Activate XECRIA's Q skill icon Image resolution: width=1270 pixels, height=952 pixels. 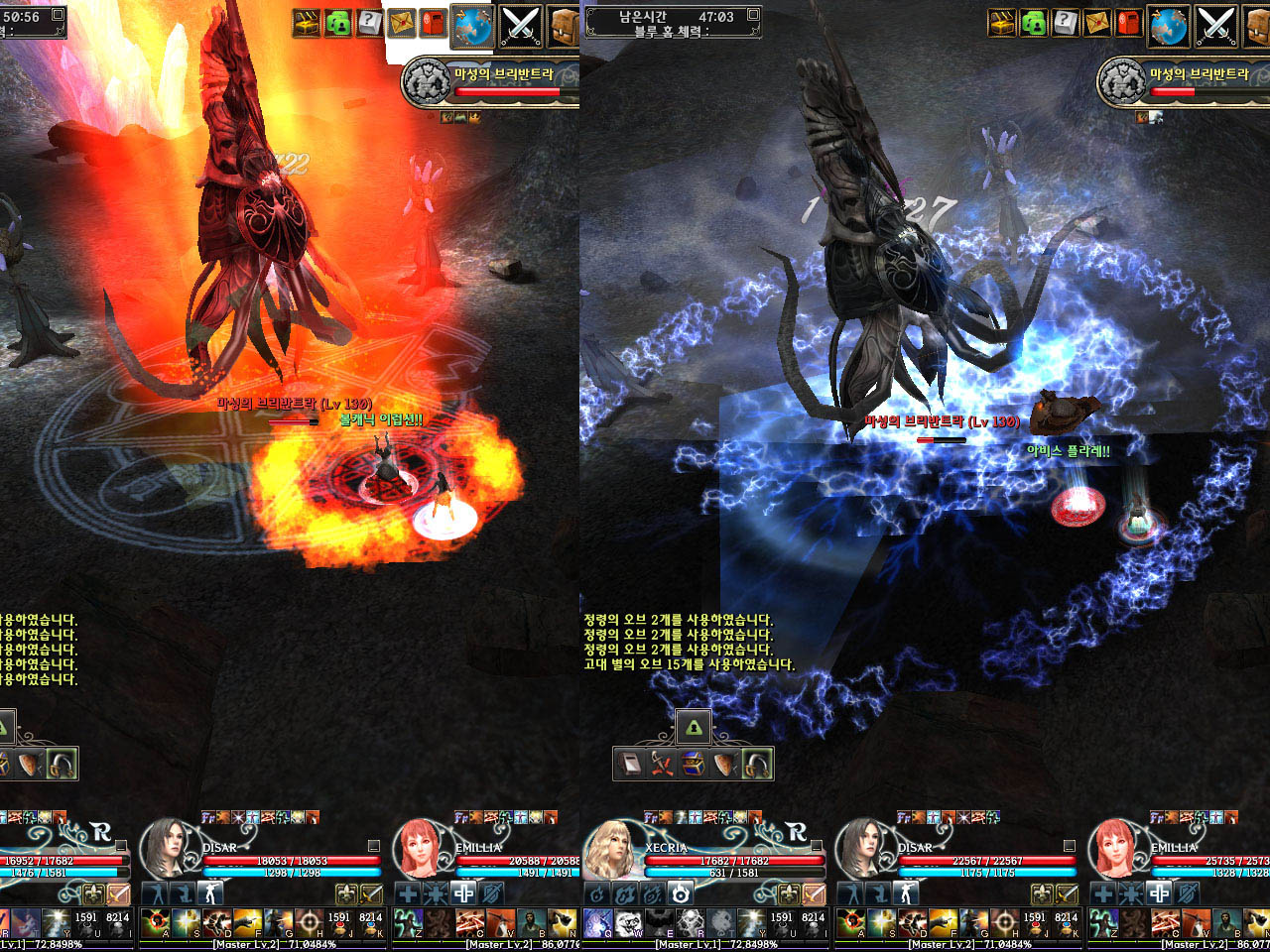(596, 924)
